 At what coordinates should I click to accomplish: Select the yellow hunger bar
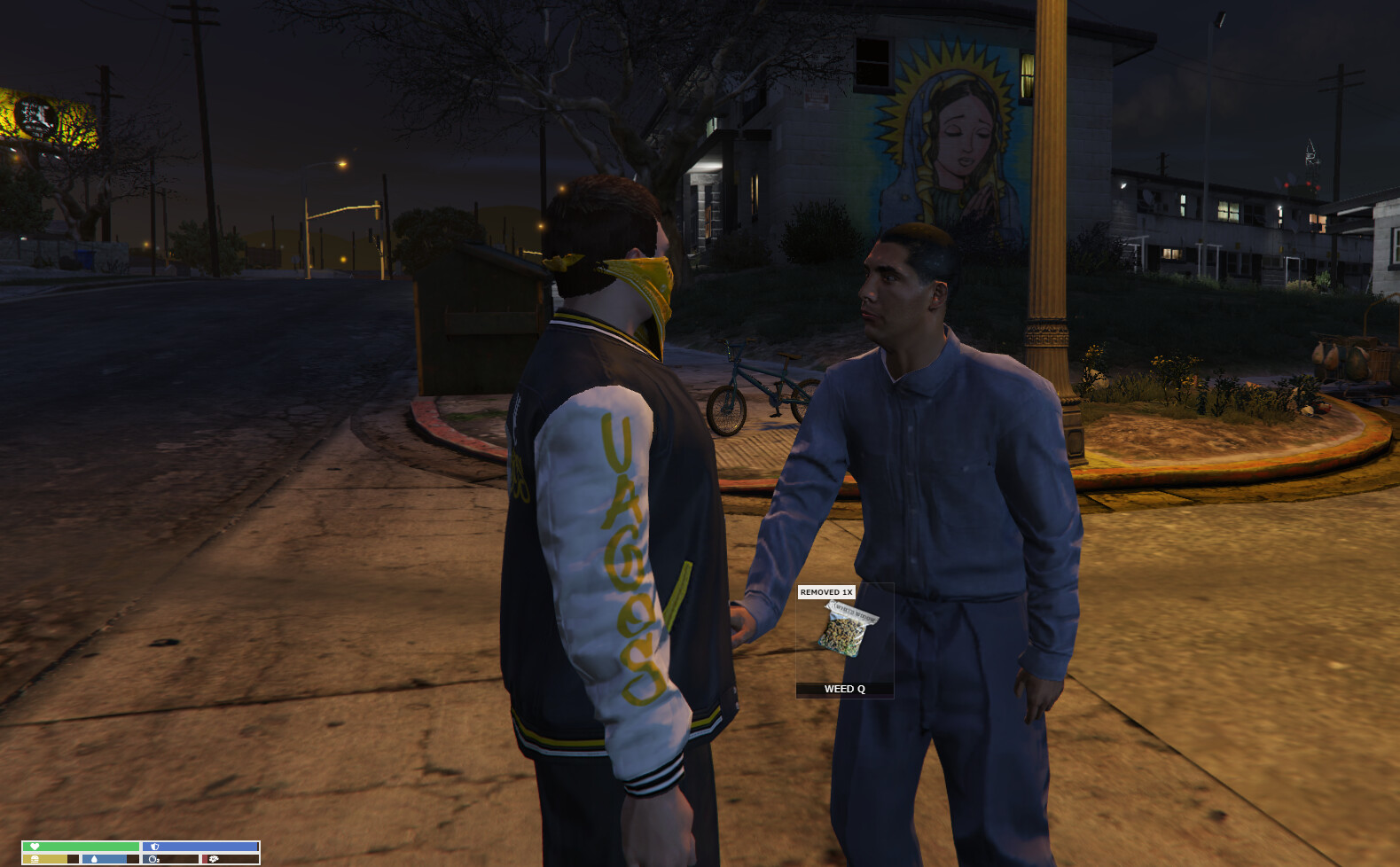point(47,859)
